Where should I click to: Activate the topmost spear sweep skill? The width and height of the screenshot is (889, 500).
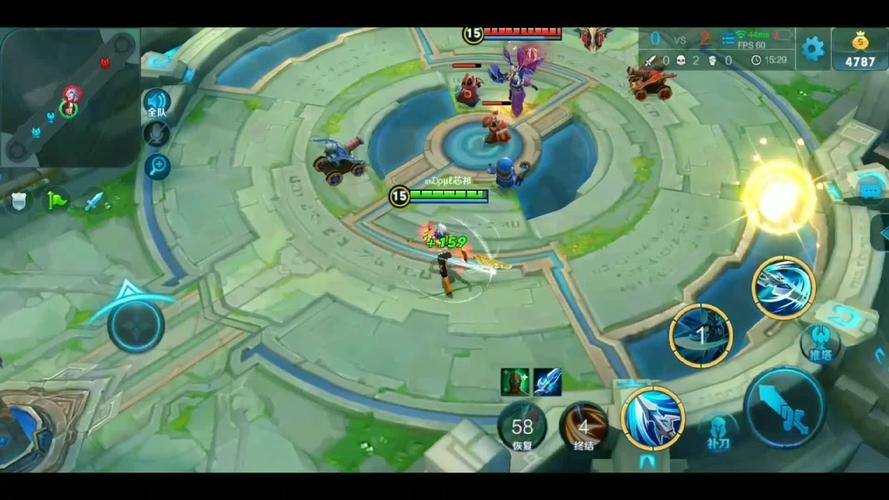tap(783, 288)
